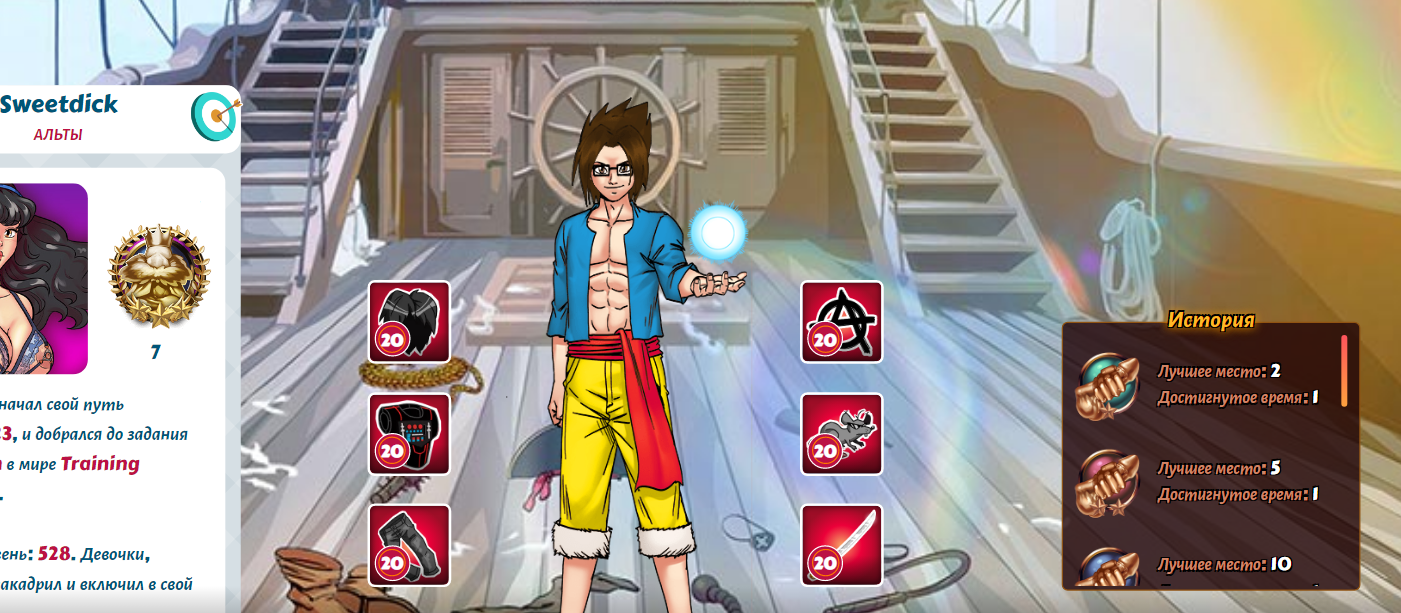Click the gold starred medal badge
The width and height of the screenshot is (1401, 613).
pyautogui.click(x=159, y=276)
